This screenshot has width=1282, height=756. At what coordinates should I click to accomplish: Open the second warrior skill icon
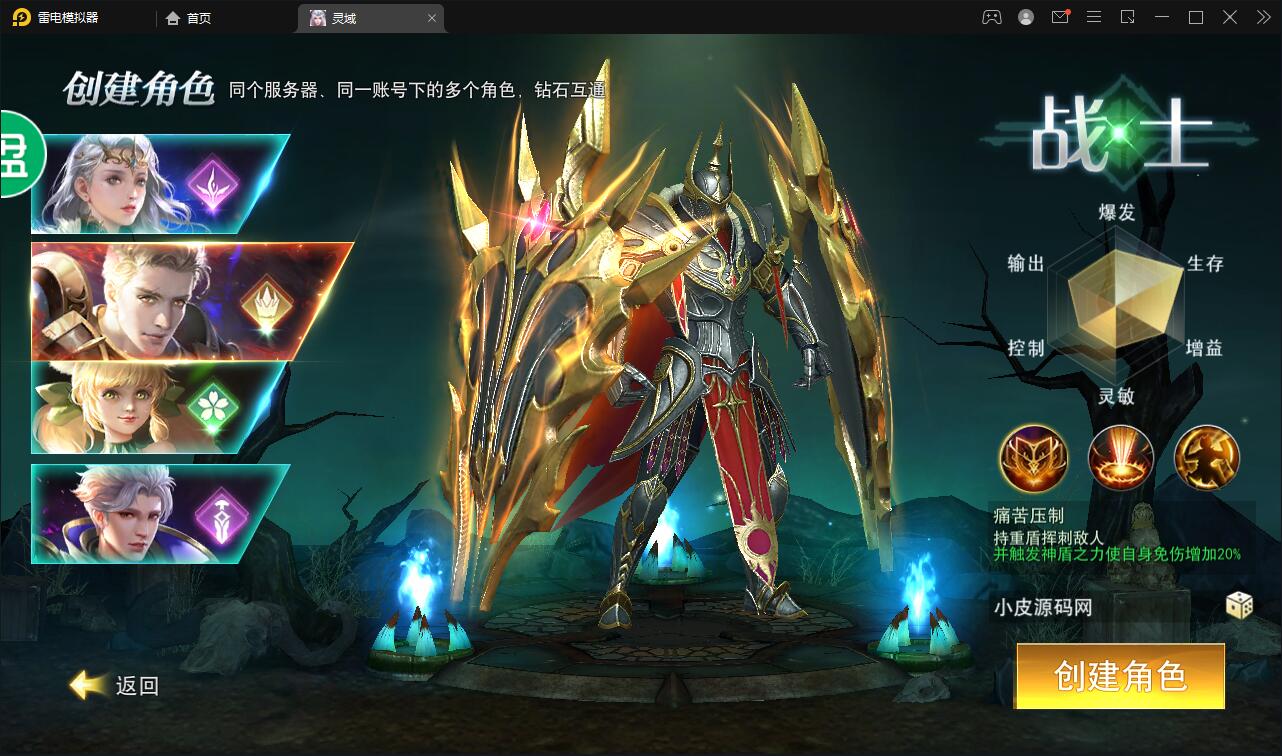point(1120,459)
